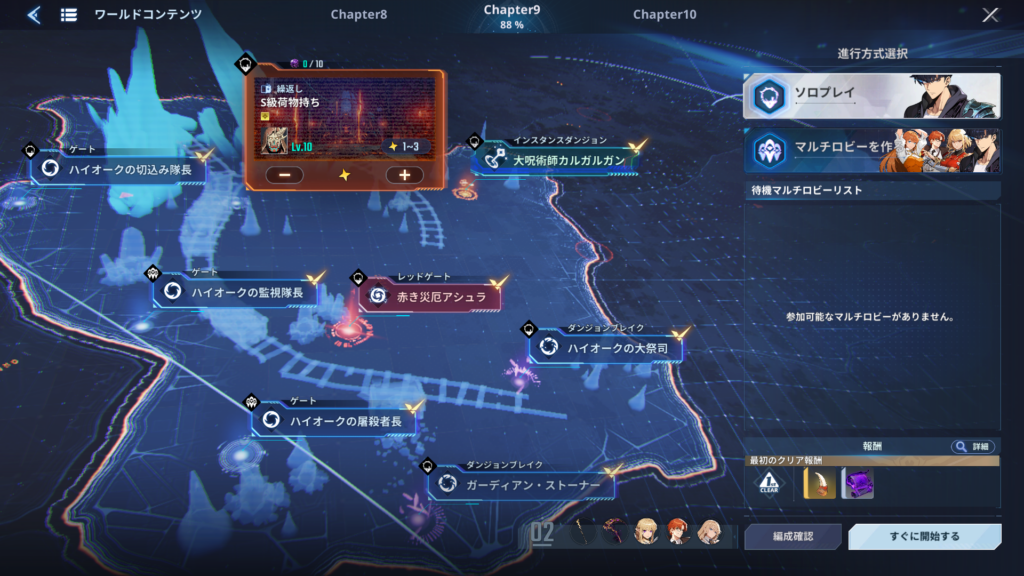Screen dimensions: 1024x576
Task: Switch to the Chapter10 tab
Action: click(665, 15)
